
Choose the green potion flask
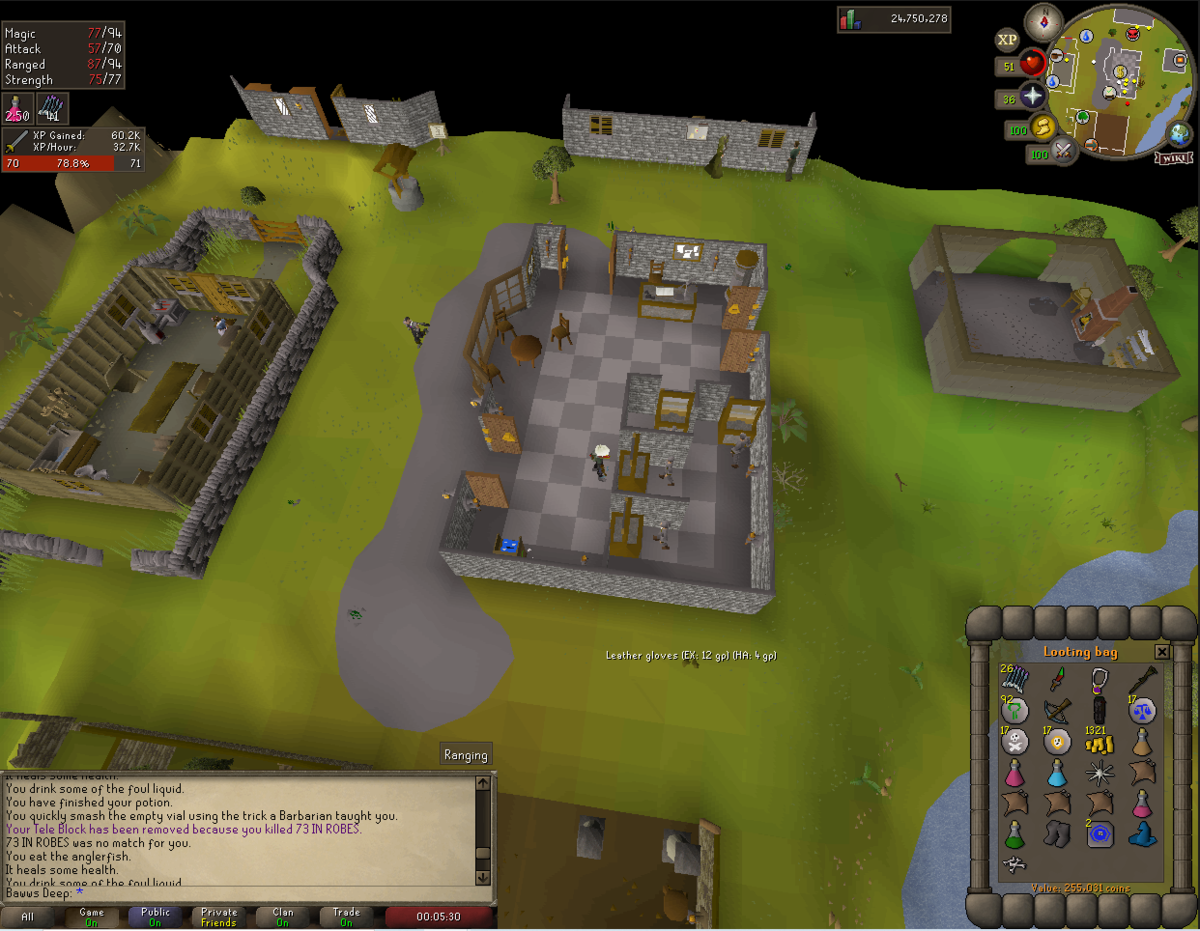pyautogui.click(x=1014, y=834)
